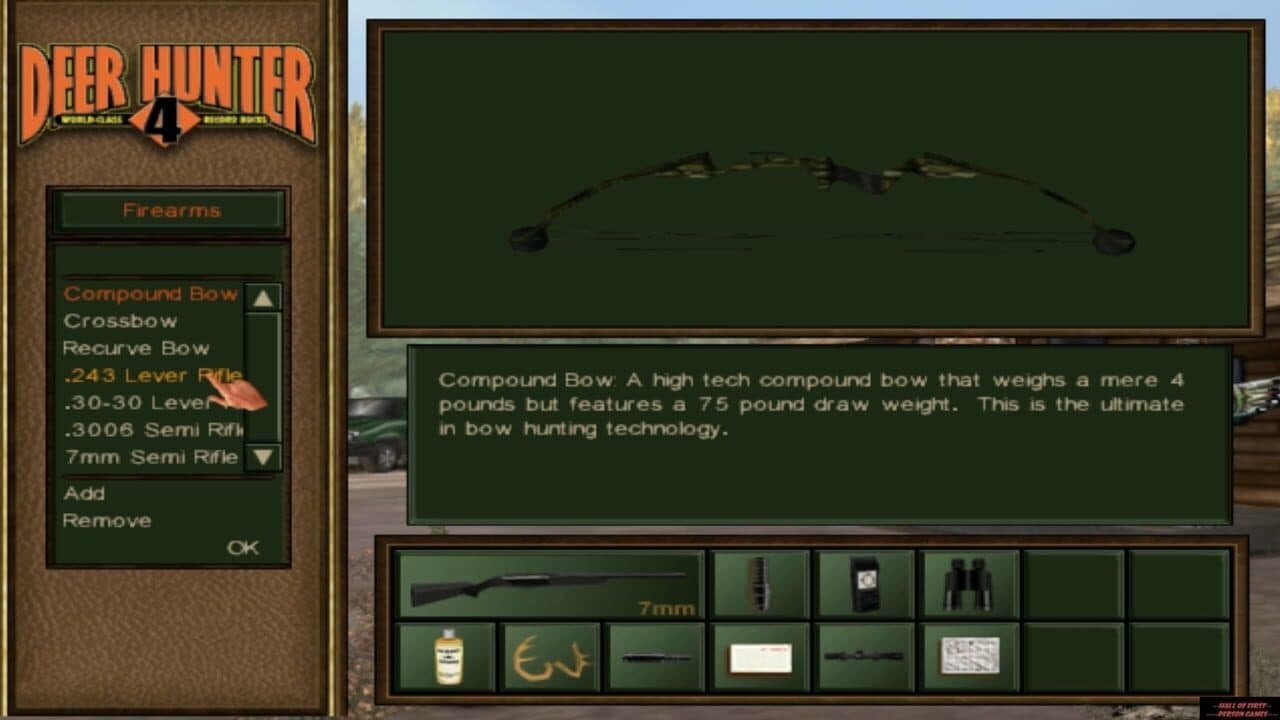The height and width of the screenshot is (720, 1280).
Task: Click the ammo box inventory item
Action: point(760,657)
